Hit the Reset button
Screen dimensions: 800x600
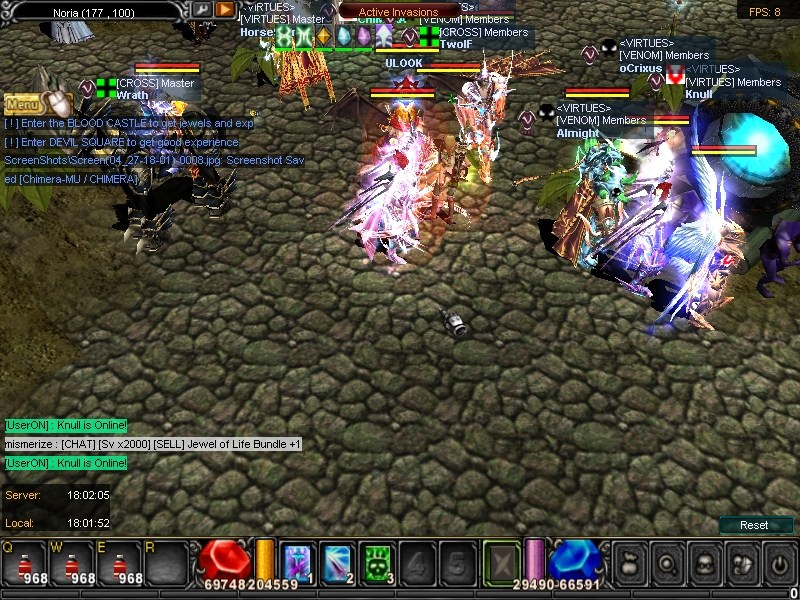[x=754, y=525]
